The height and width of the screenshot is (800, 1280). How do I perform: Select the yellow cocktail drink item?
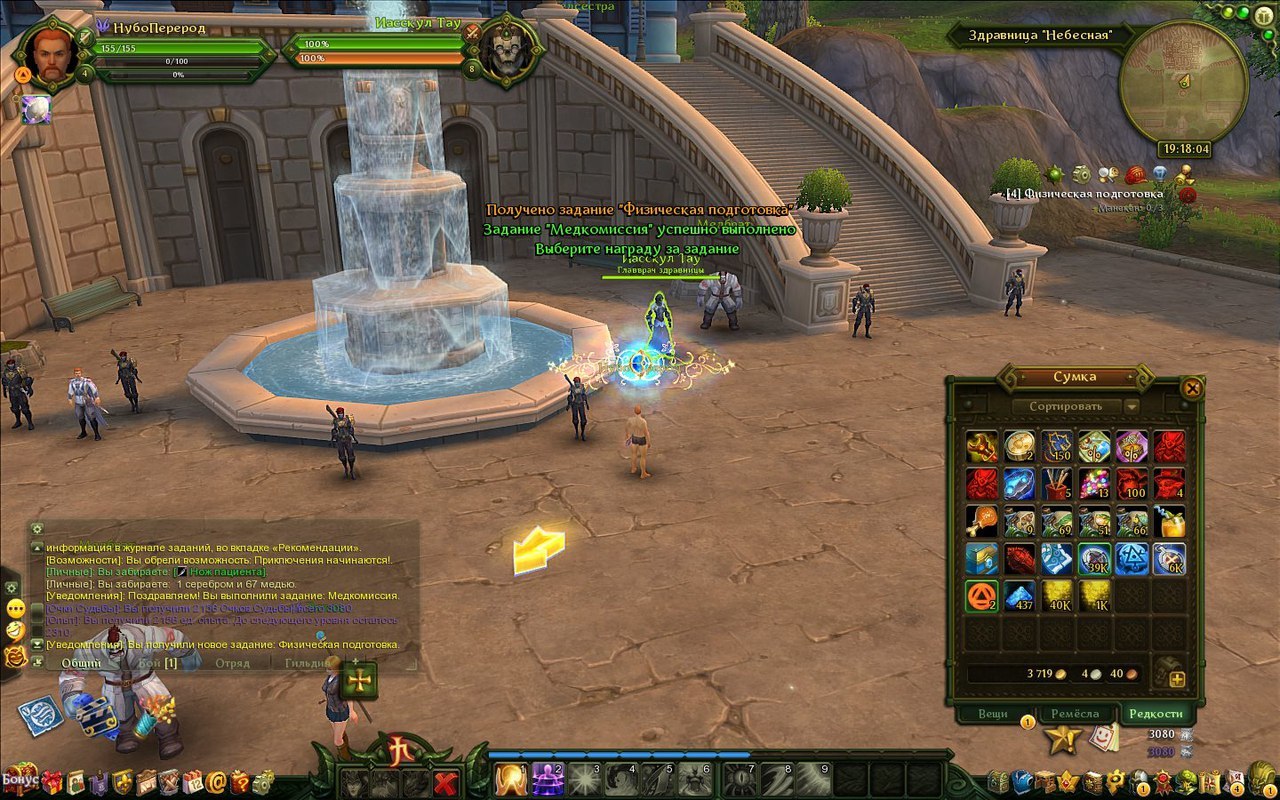click(1170, 521)
